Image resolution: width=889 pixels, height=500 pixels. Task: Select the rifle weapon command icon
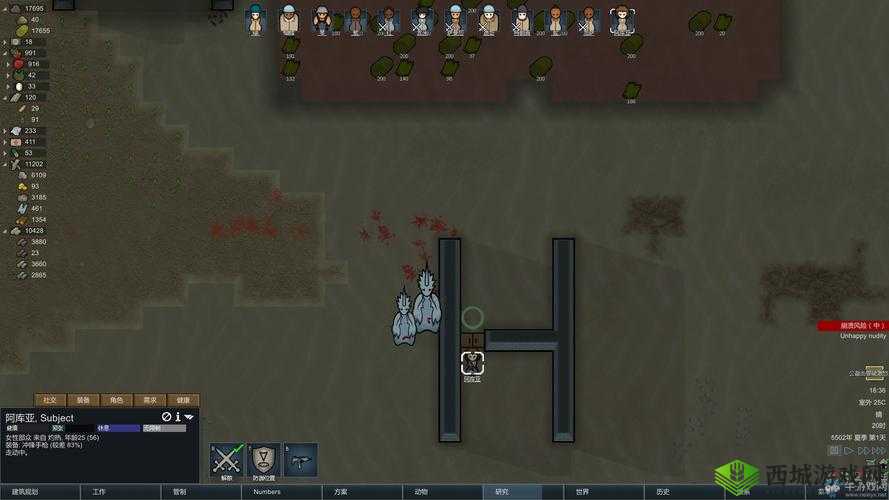(x=300, y=459)
